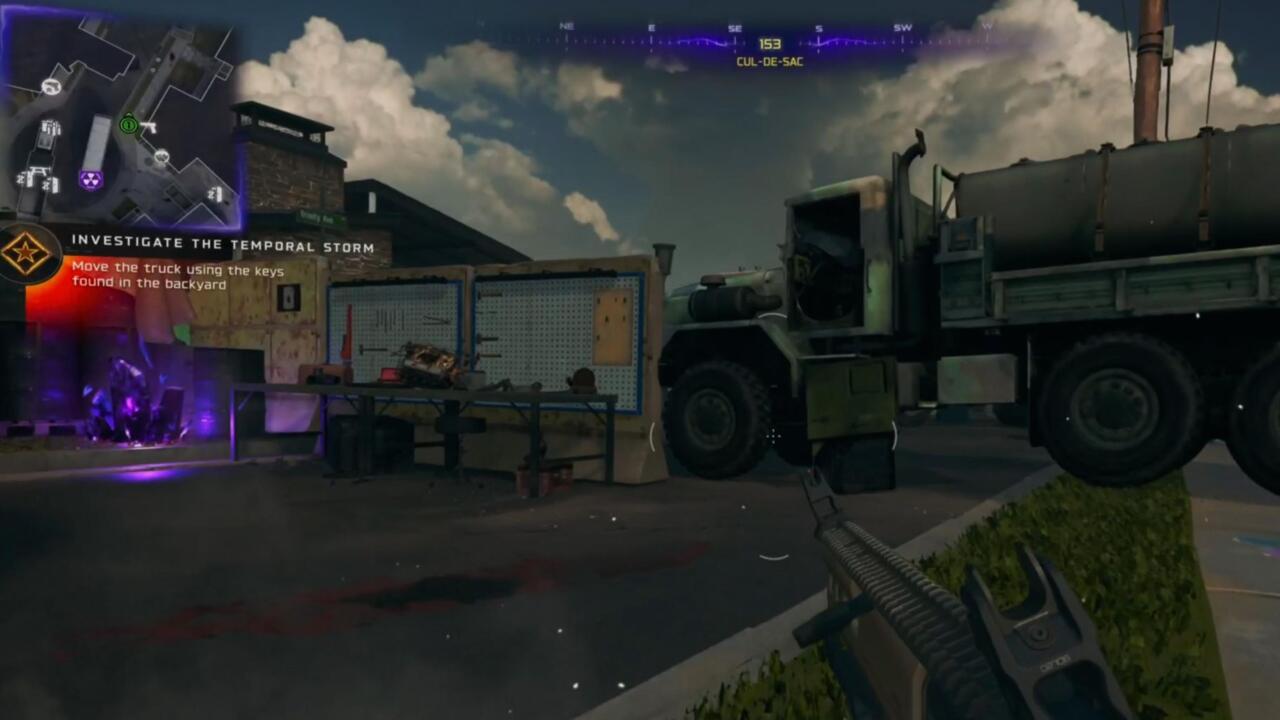Select the green objective marker numbered 1
Viewport: 1280px width, 720px height.
(x=128, y=125)
